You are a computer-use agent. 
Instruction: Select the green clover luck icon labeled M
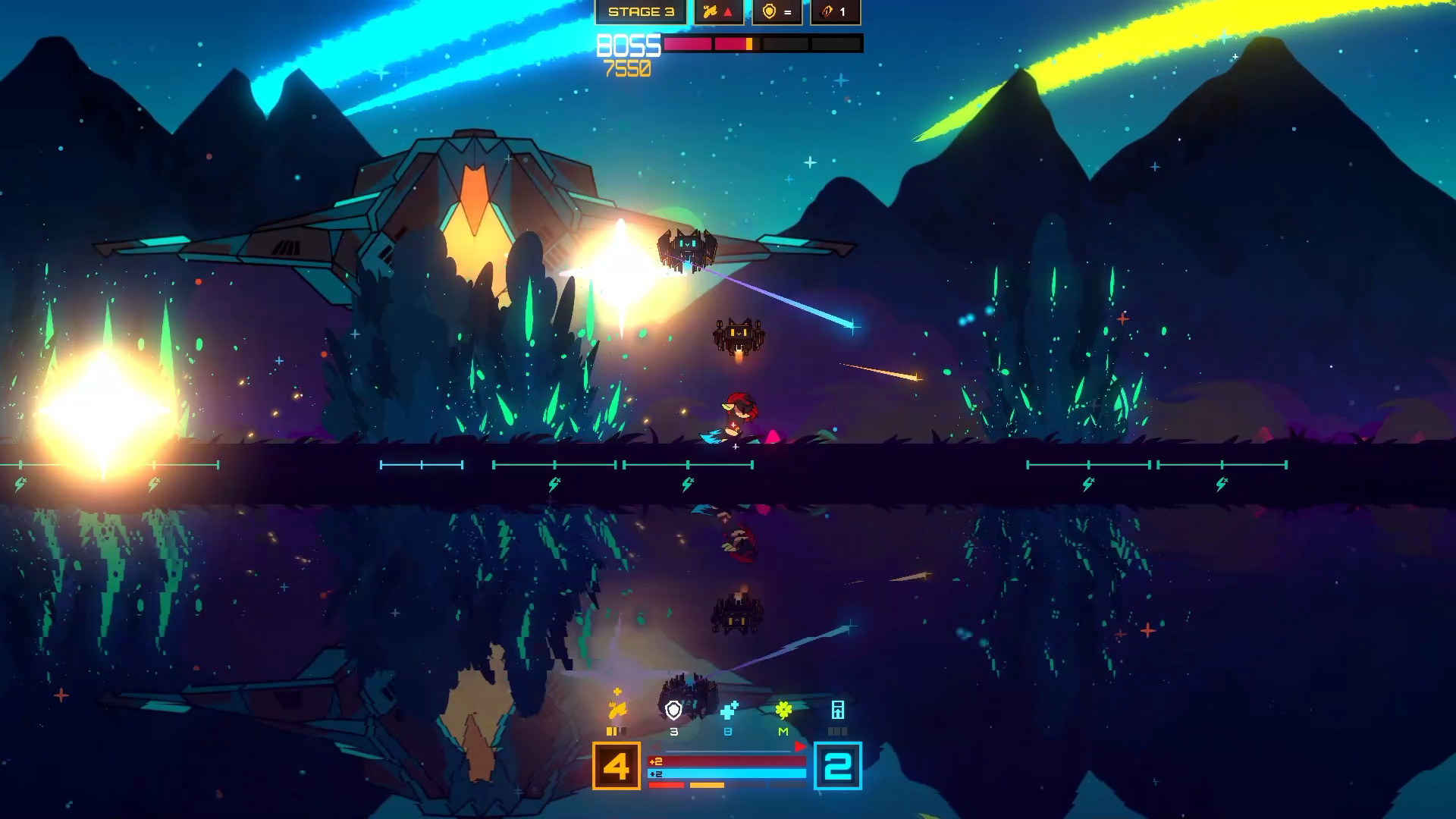(x=784, y=709)
